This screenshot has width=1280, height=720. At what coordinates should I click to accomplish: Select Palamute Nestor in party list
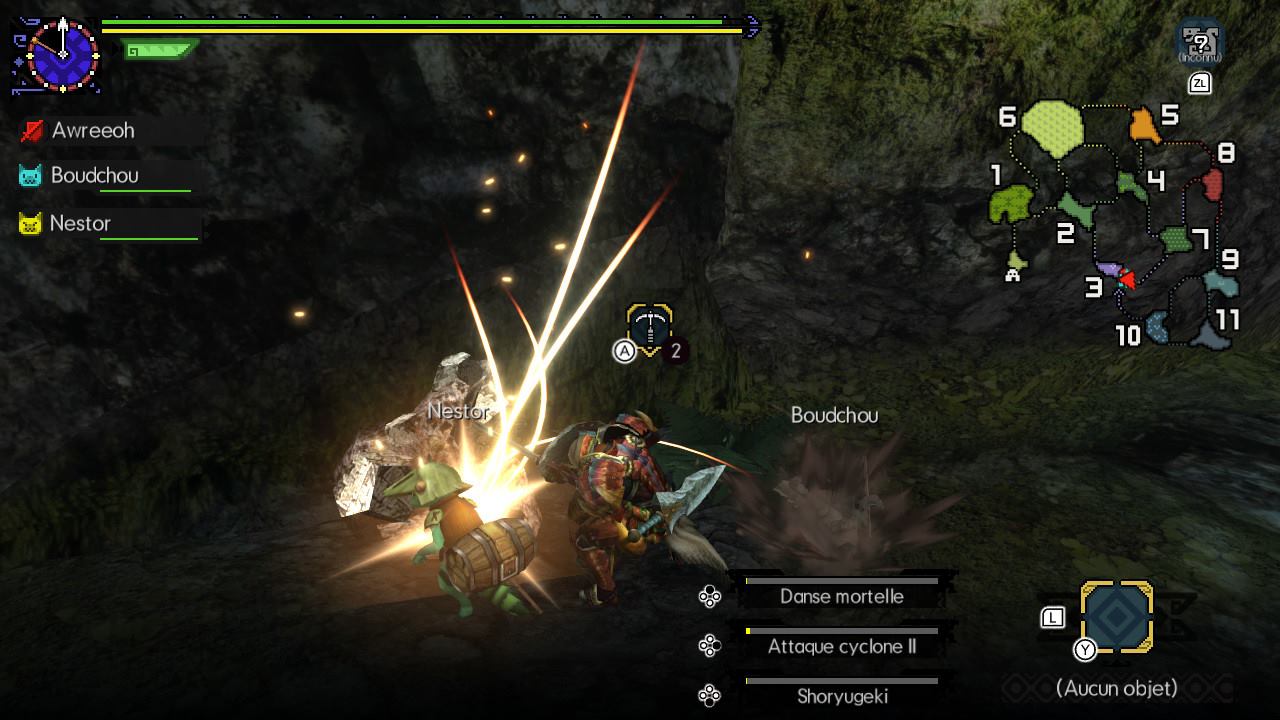click(79, 224)
